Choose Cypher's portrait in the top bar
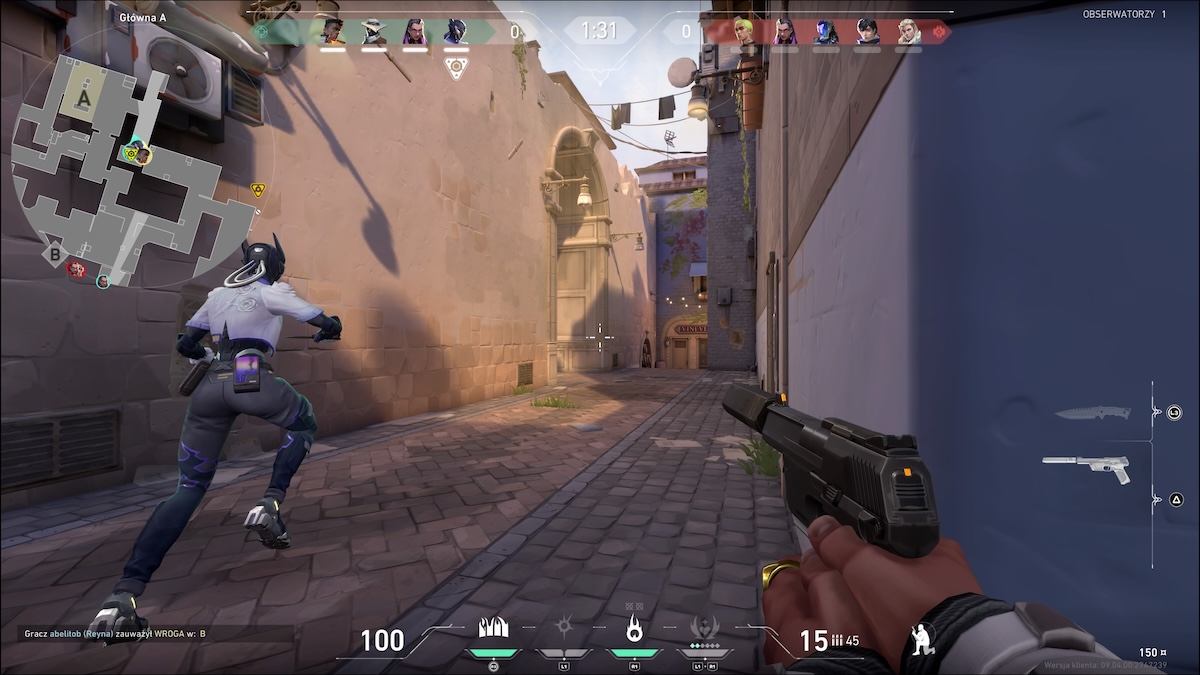The width and height of the screenshot is (1200, 675). (374, 32)
